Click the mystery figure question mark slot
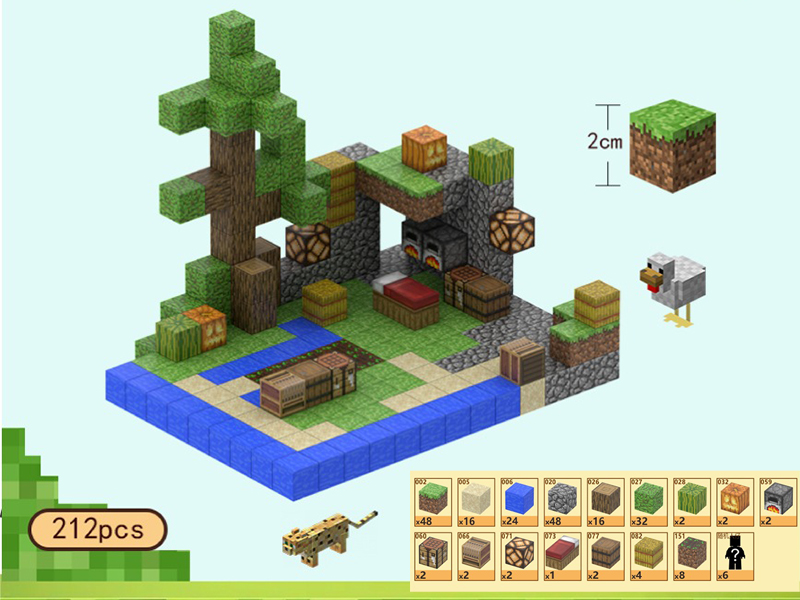800x600 pixels. [x=735, y=555]
